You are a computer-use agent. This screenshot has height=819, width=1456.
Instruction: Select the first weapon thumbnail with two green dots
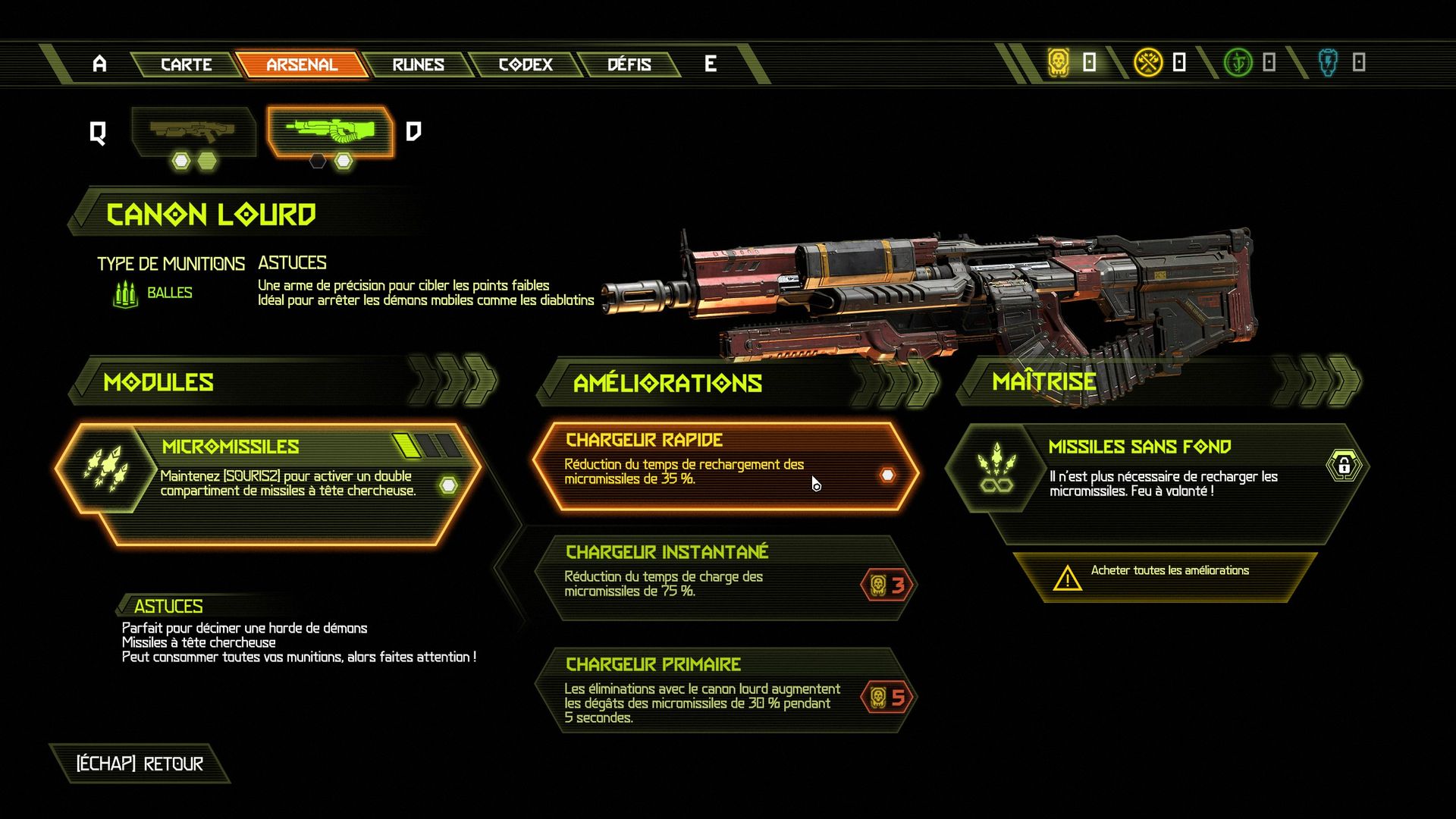pyautogui.click(x=193, y=132)
